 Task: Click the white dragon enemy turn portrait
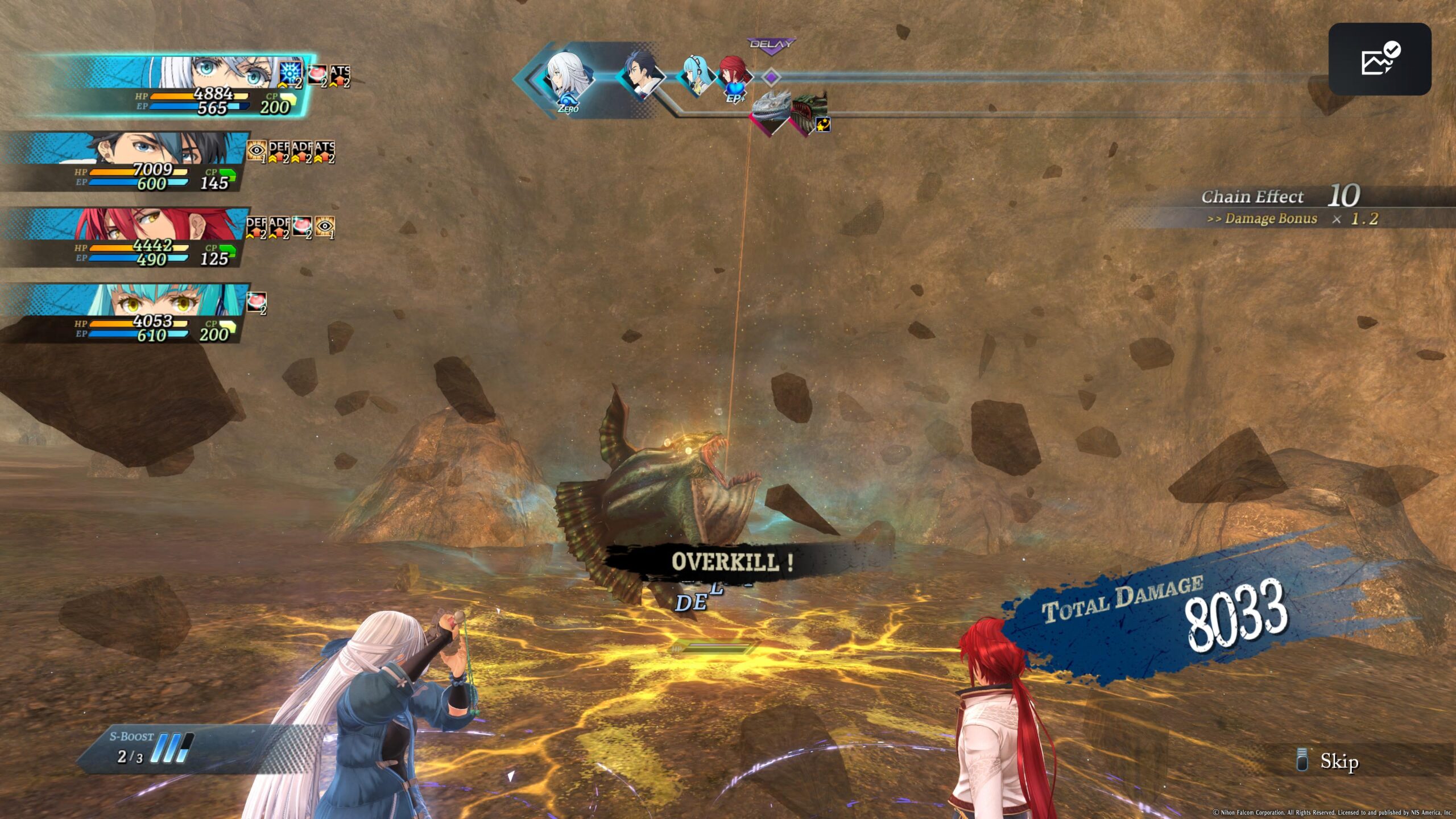[x=771, y=110]
